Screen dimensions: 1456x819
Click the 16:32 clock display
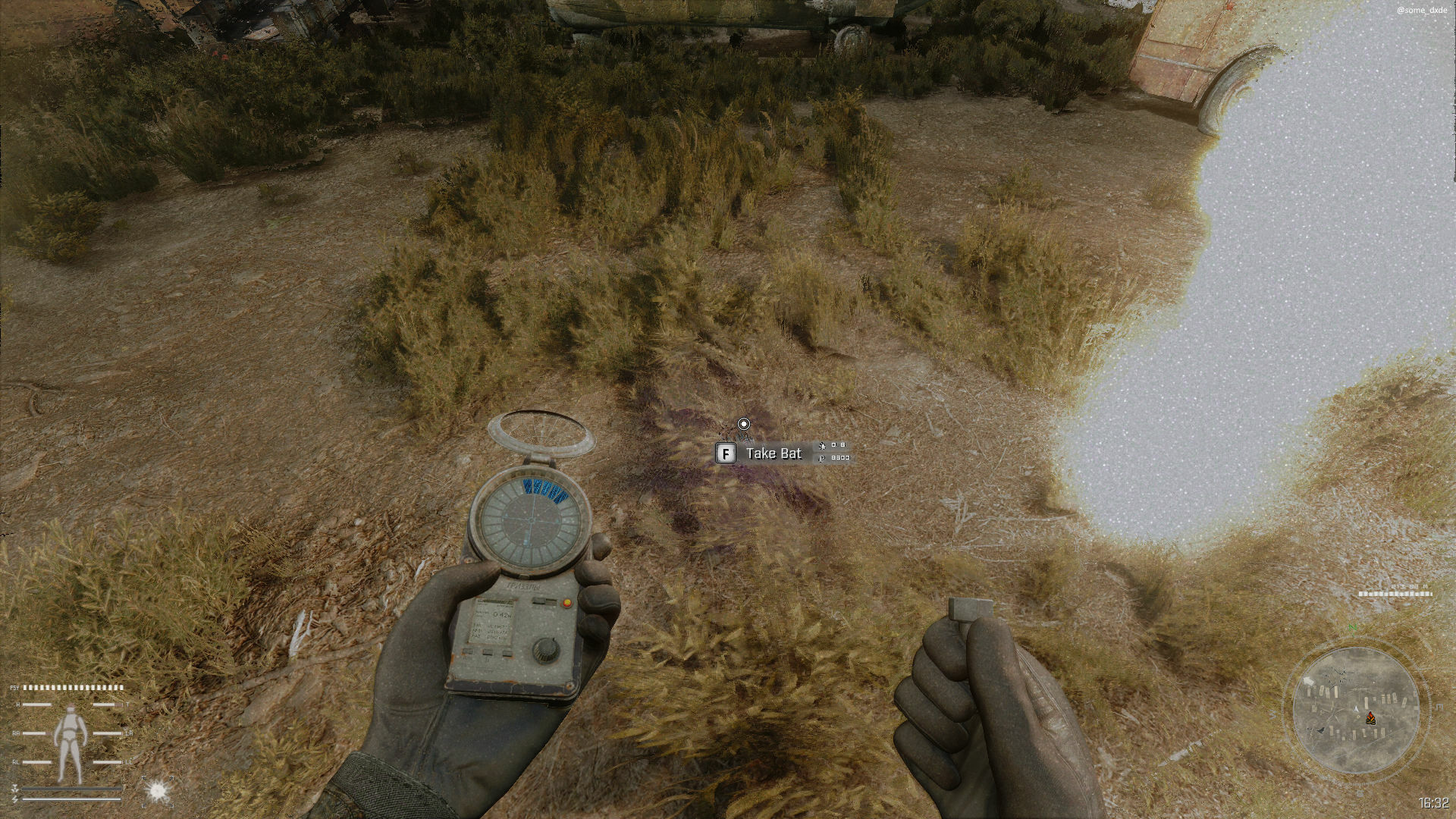(x=1432, y=802)
